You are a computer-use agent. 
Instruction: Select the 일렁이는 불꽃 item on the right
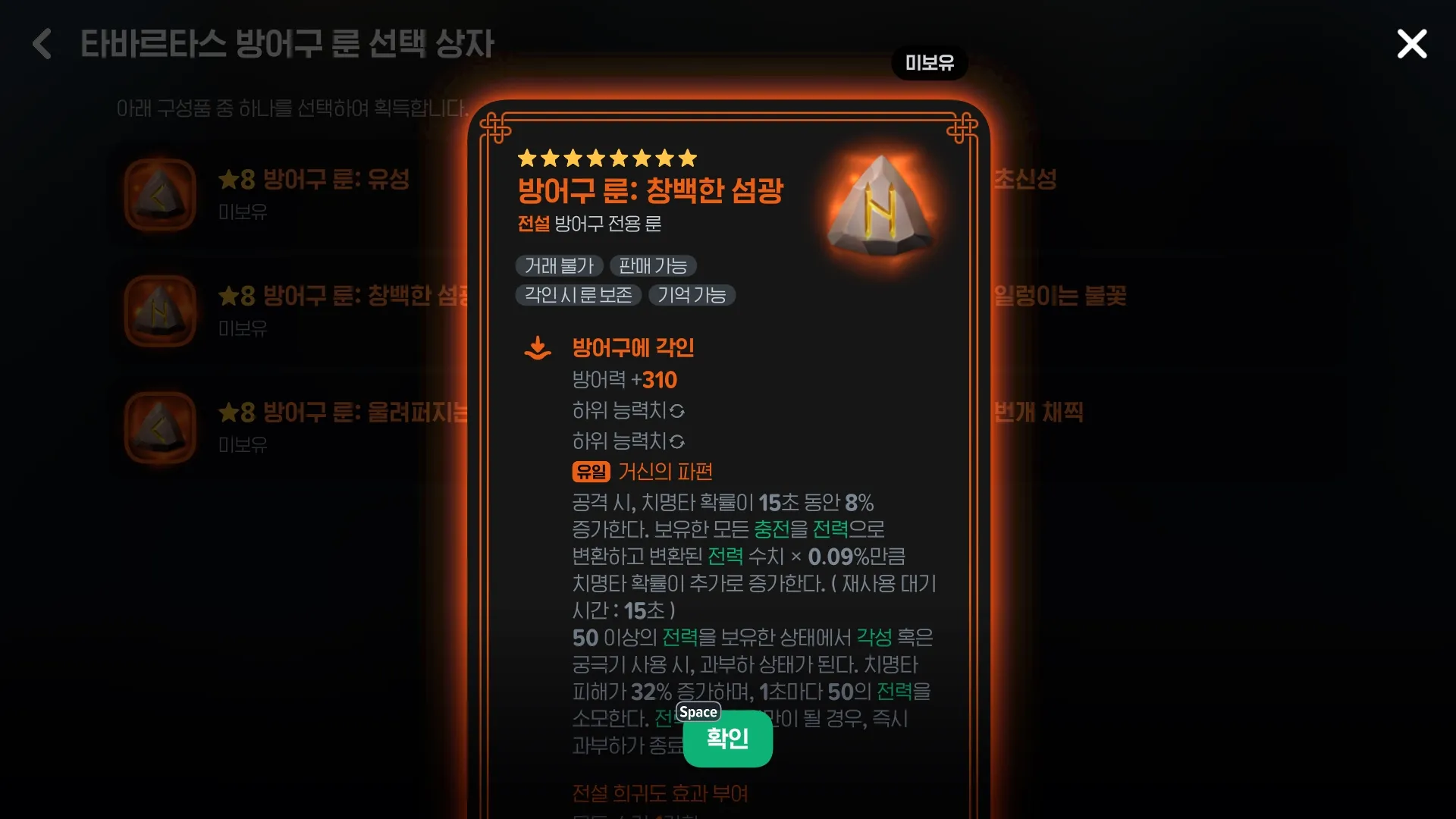1060,297
